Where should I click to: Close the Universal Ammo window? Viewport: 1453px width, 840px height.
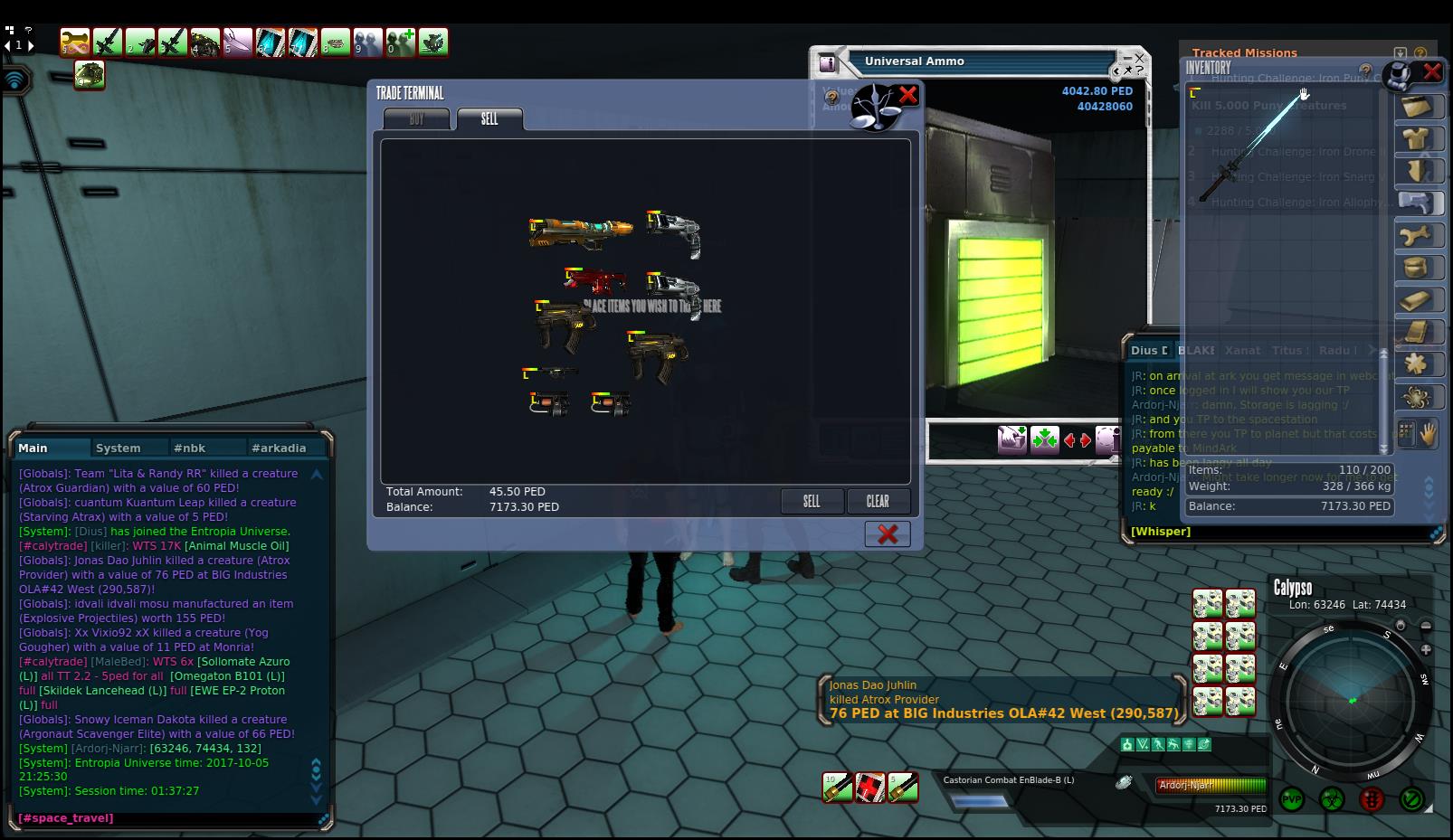click(x=1139, y=58)
